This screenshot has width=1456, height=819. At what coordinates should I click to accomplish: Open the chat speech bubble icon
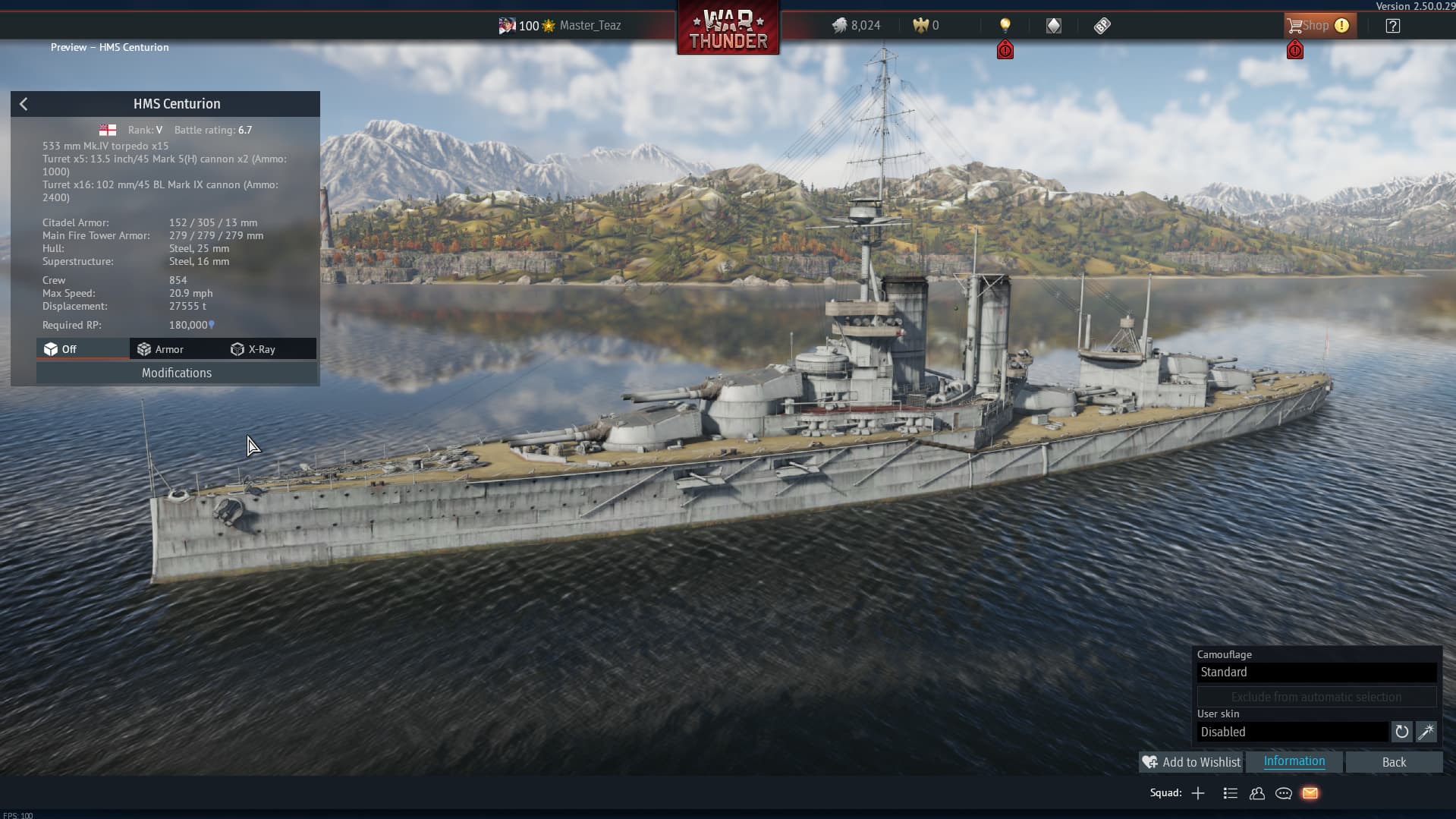click(x=1284, y=793)
